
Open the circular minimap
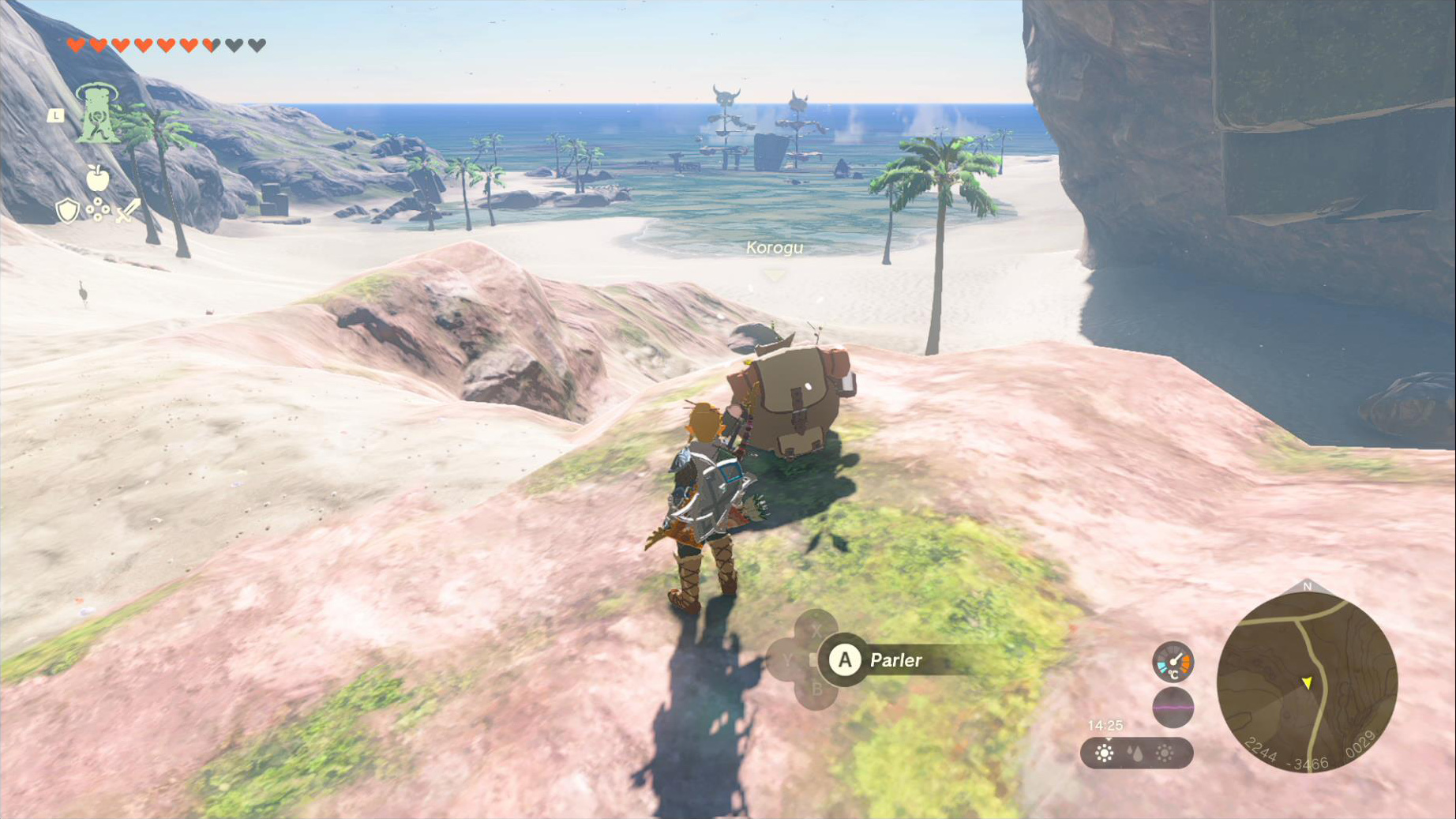pos(1307,682)
